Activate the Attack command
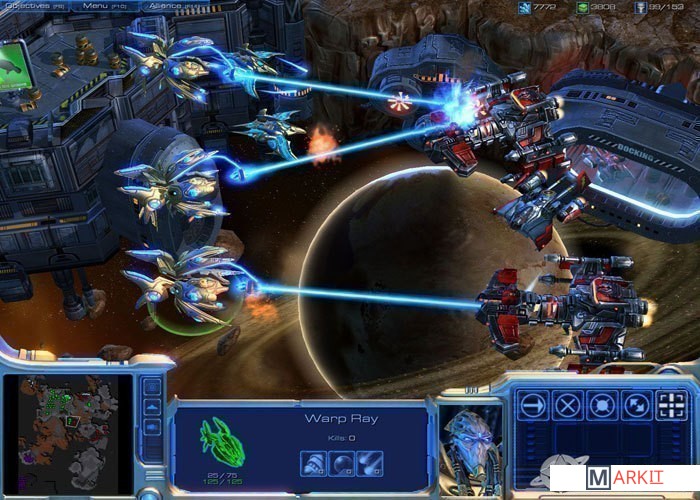The image size is (700, 500). 670,405
